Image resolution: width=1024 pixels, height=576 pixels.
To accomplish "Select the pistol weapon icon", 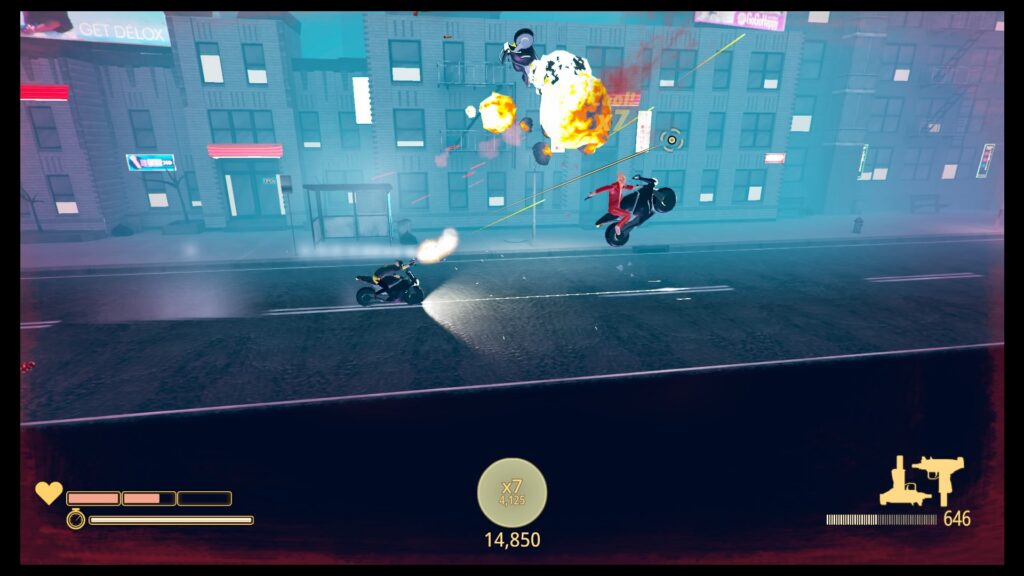I will [x=904, y=484].
